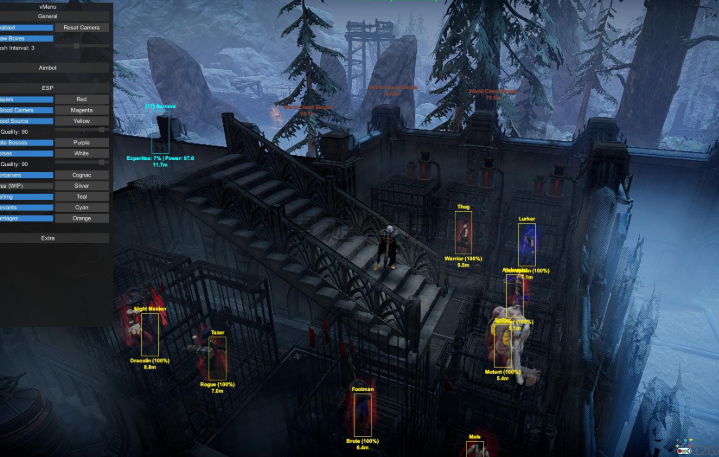Select the Purple color button

(x=81, y=142)
